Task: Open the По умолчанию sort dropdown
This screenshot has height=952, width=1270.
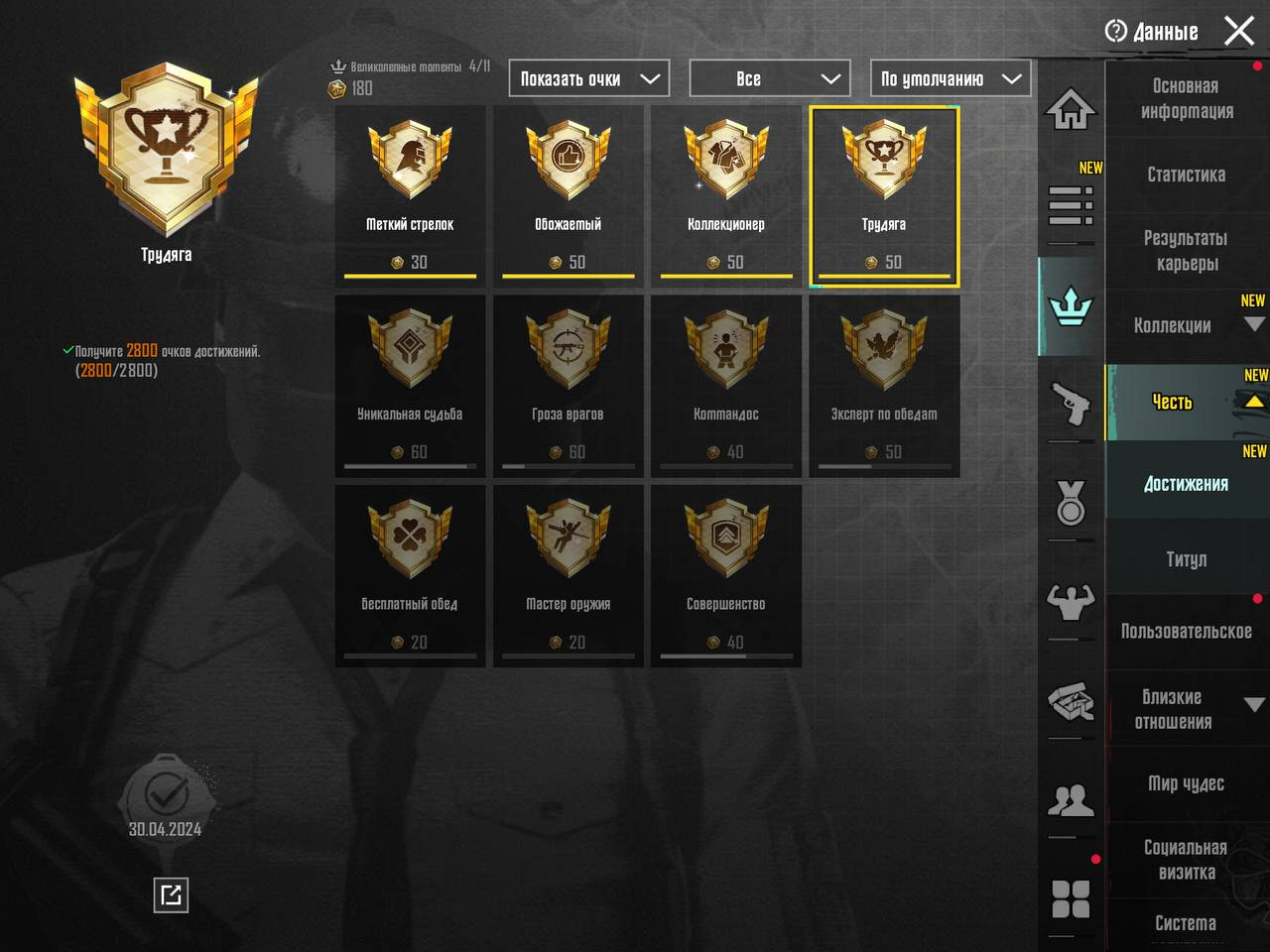Action: pos(951,78)
